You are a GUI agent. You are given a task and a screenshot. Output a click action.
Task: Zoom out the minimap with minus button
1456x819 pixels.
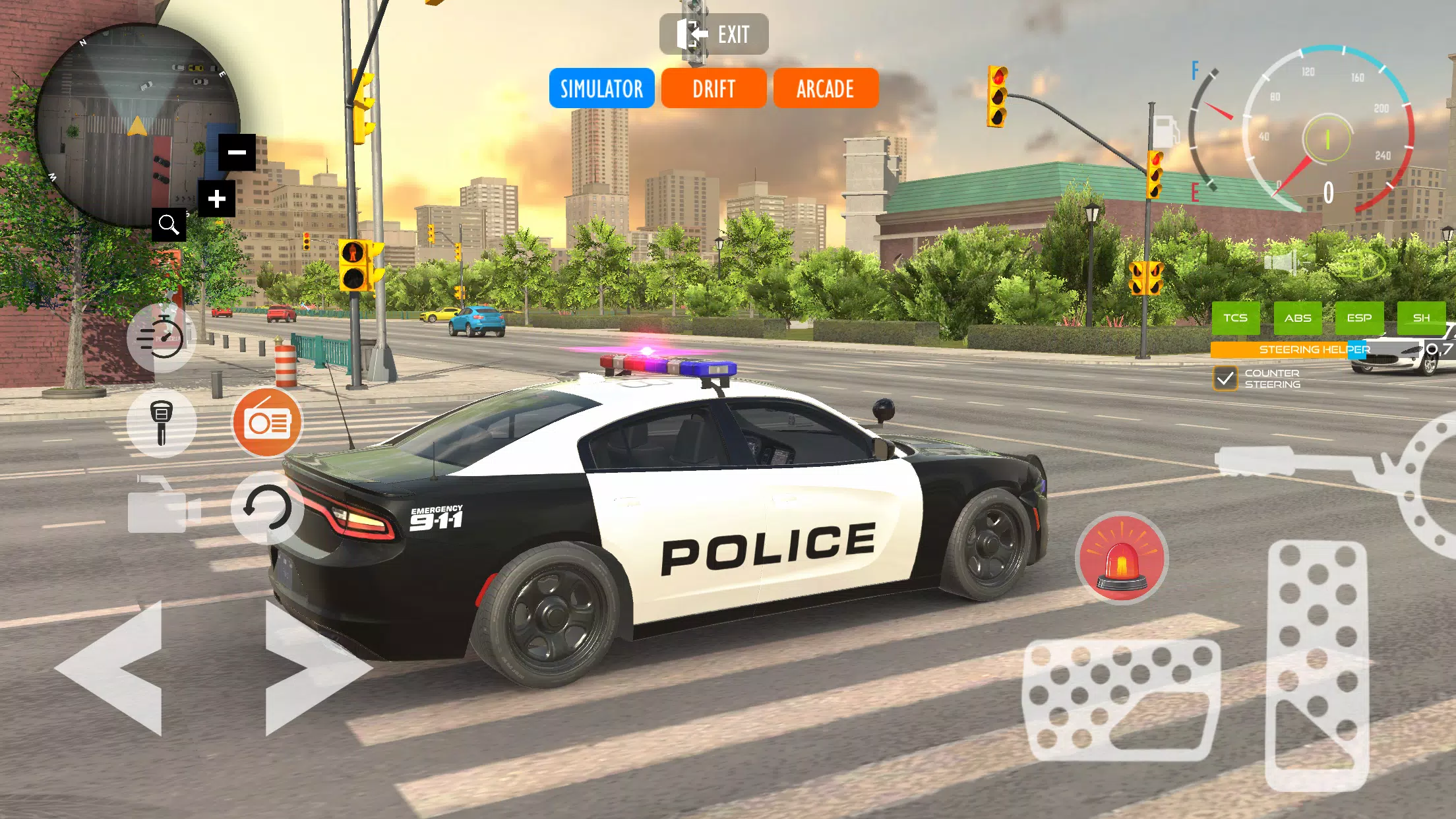(237, 152)
